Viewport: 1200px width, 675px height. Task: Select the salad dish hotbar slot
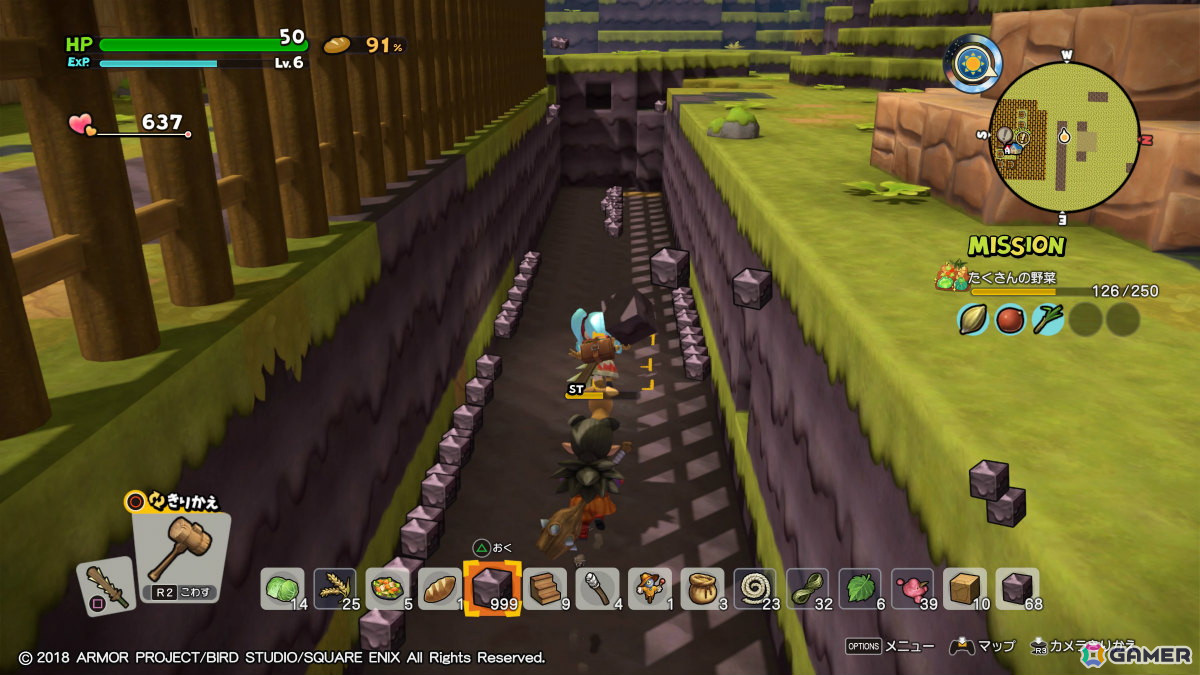(387, 588)
